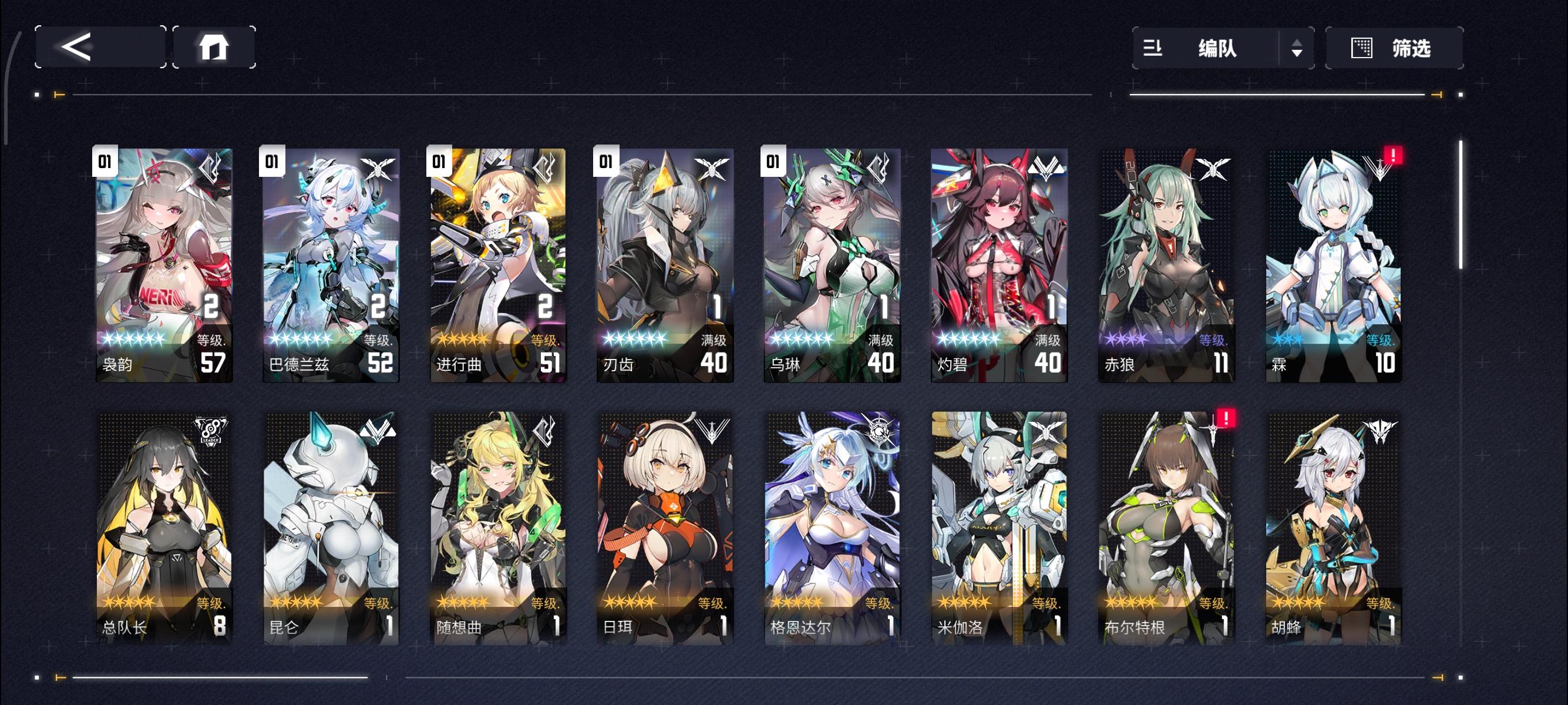Click the upward sort arrow beside 编队
Image resolution: width=1568 pixels, height=705 pixels.
(1298, 43)
